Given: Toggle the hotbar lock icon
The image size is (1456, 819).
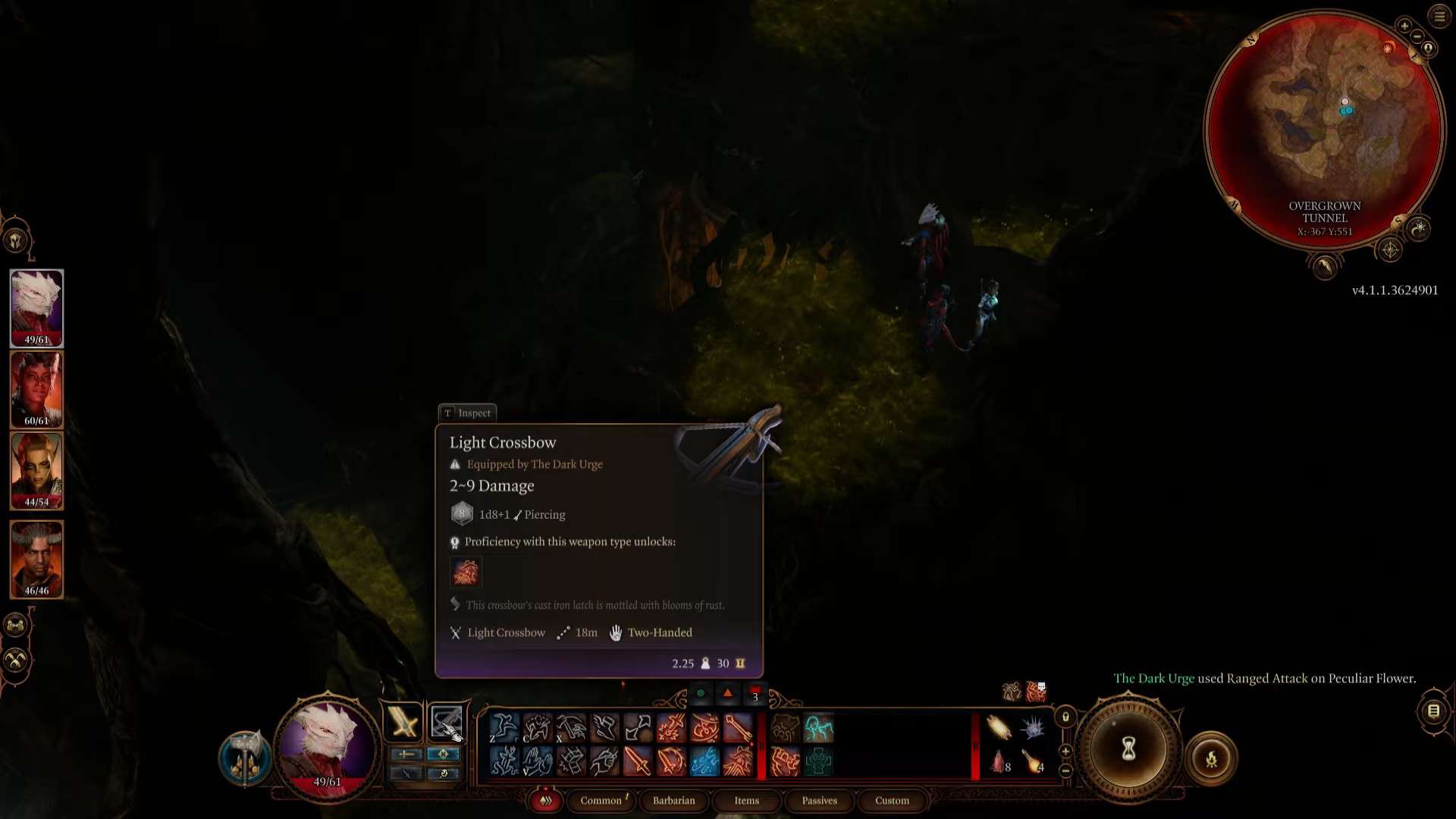Looking at the screenshot, I should [x=1065, y=717].
